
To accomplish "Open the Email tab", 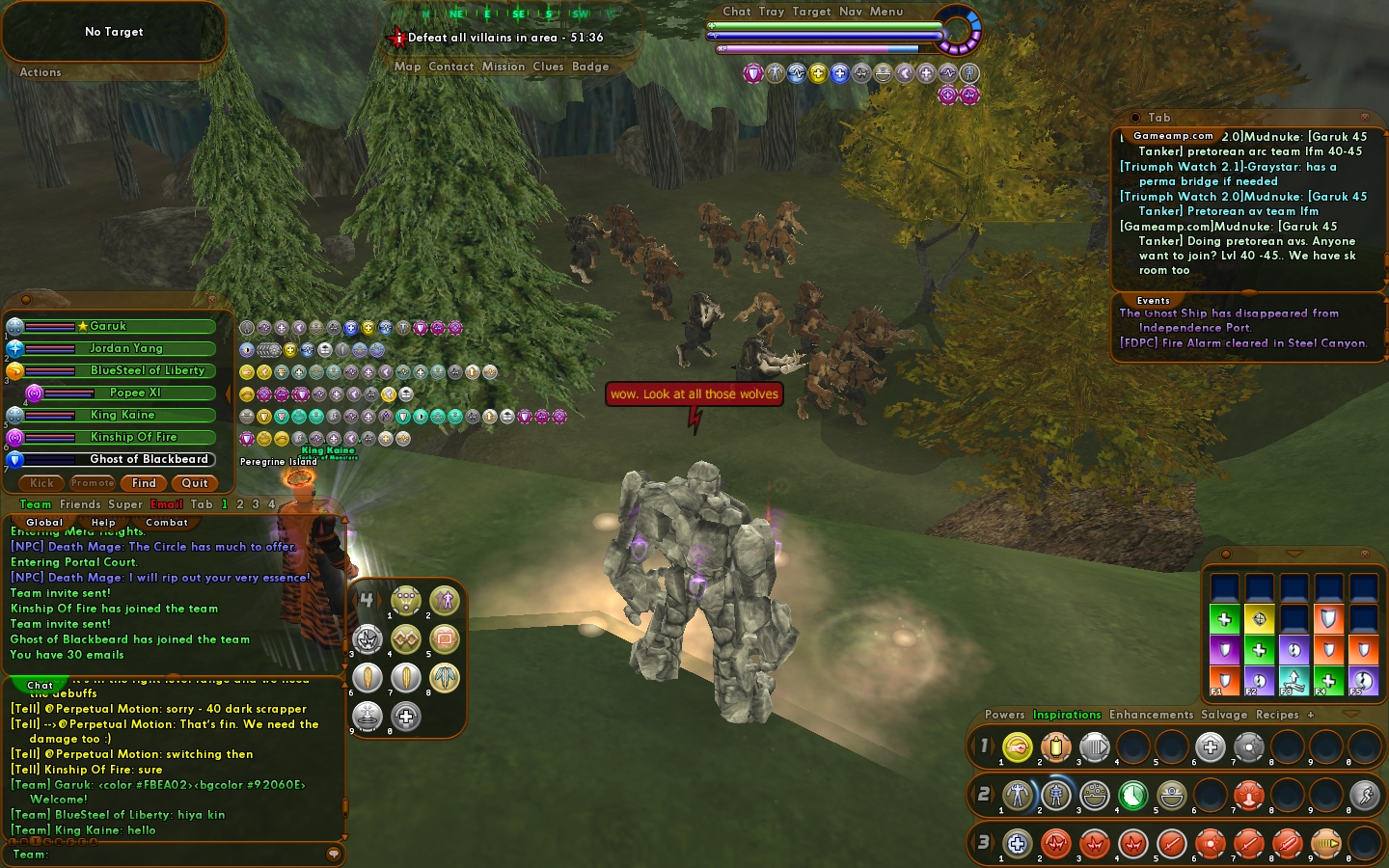I will pos(166,504).
